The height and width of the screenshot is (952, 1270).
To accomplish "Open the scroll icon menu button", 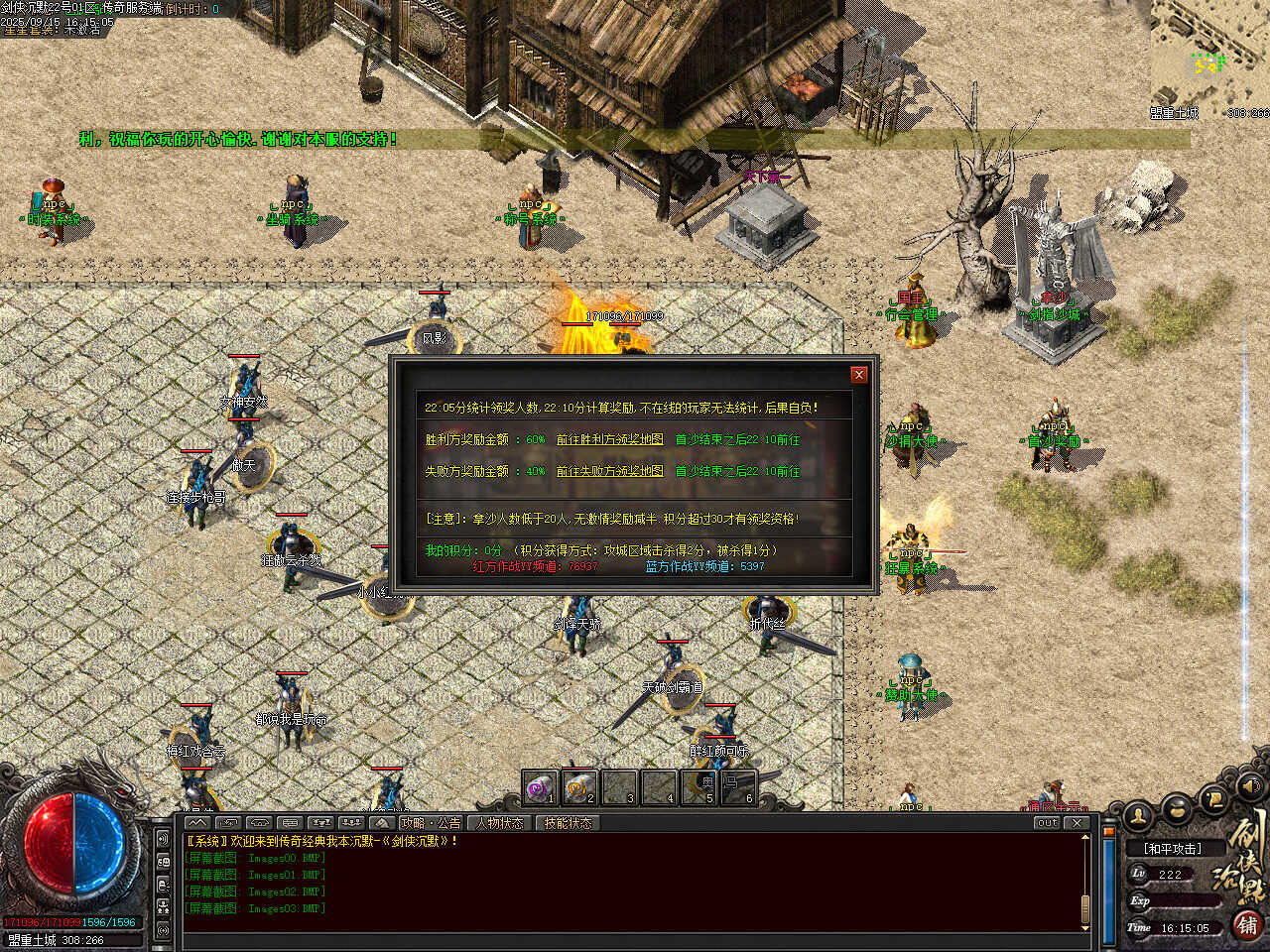I will [1214, 798].
